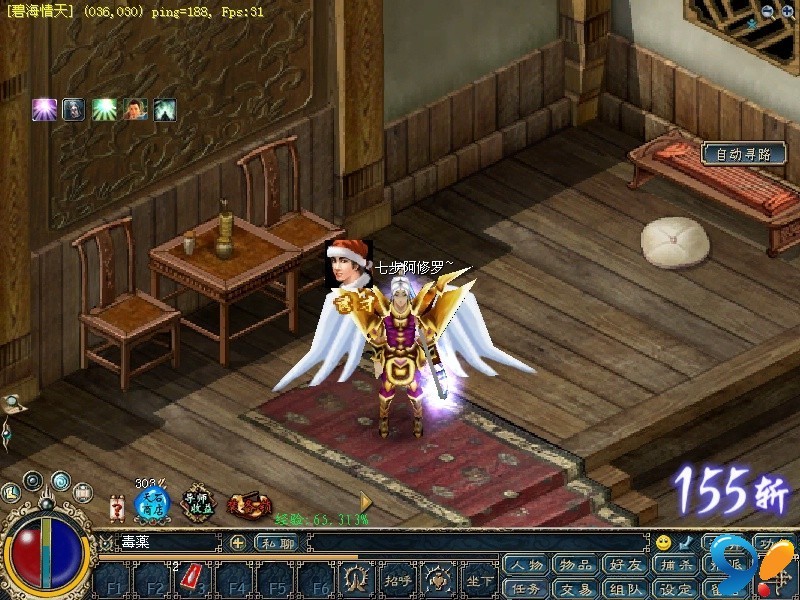The width and height of the screenshot is (800, 600).
Task: Open the 好友 friends list
Action: click(x=628, y=566)
